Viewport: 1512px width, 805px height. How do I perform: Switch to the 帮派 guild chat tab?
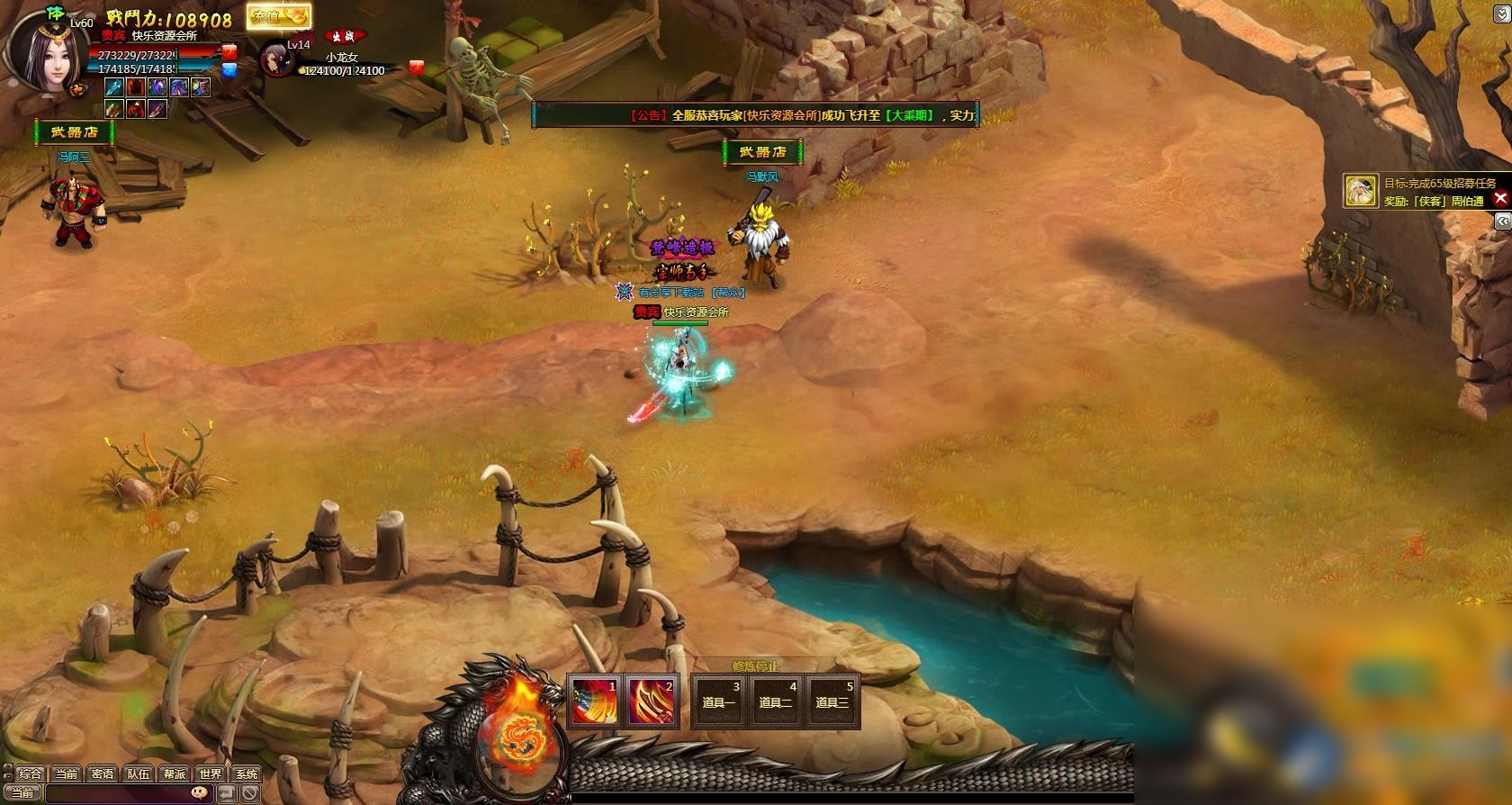pos(175,773)
